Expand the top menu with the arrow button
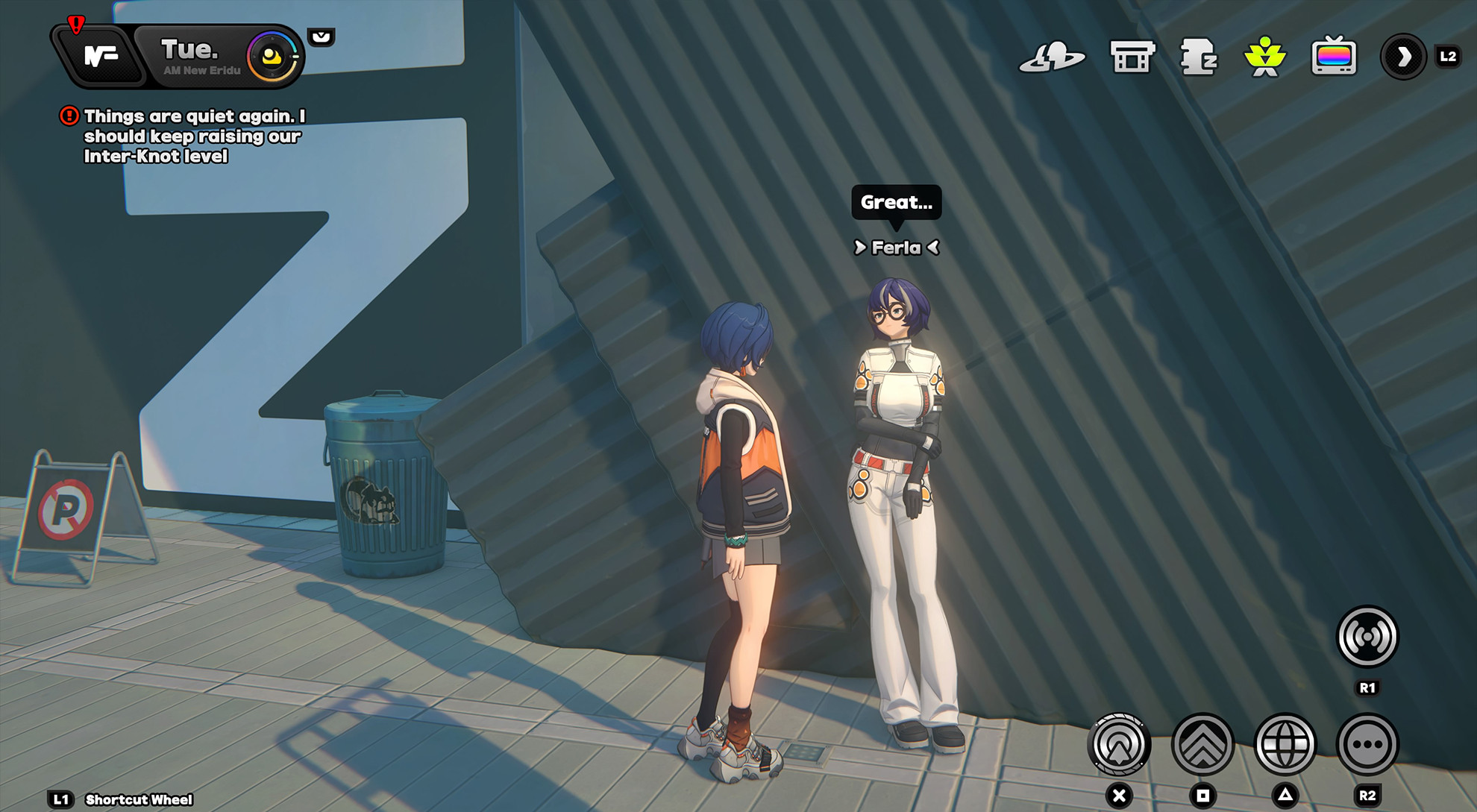Image resolution: width=1477 pixels, height=812 pixels. pos(1403,57)
